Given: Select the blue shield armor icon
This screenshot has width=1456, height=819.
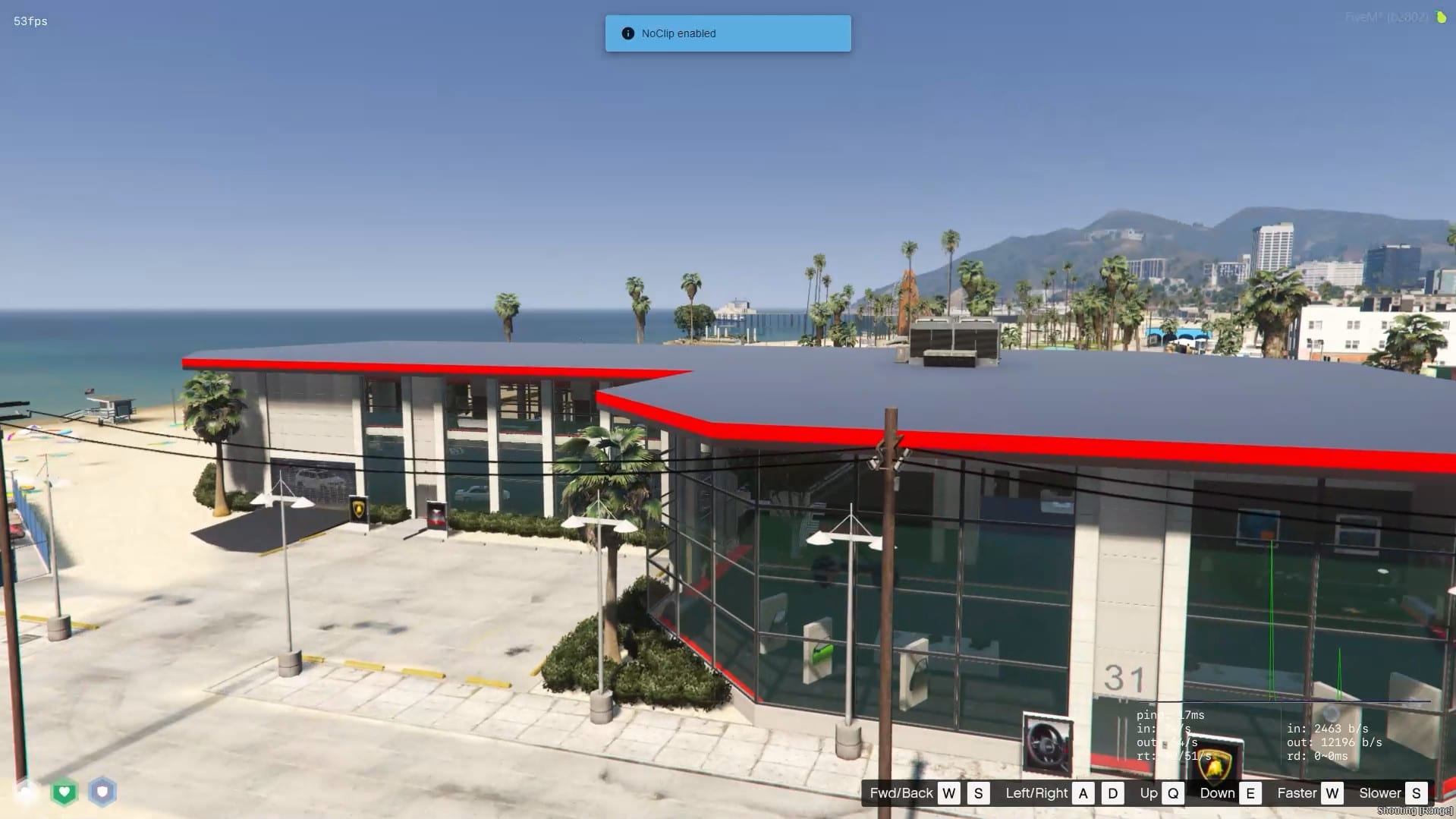Looking at the screenshot, I should [x=102, y=792].
